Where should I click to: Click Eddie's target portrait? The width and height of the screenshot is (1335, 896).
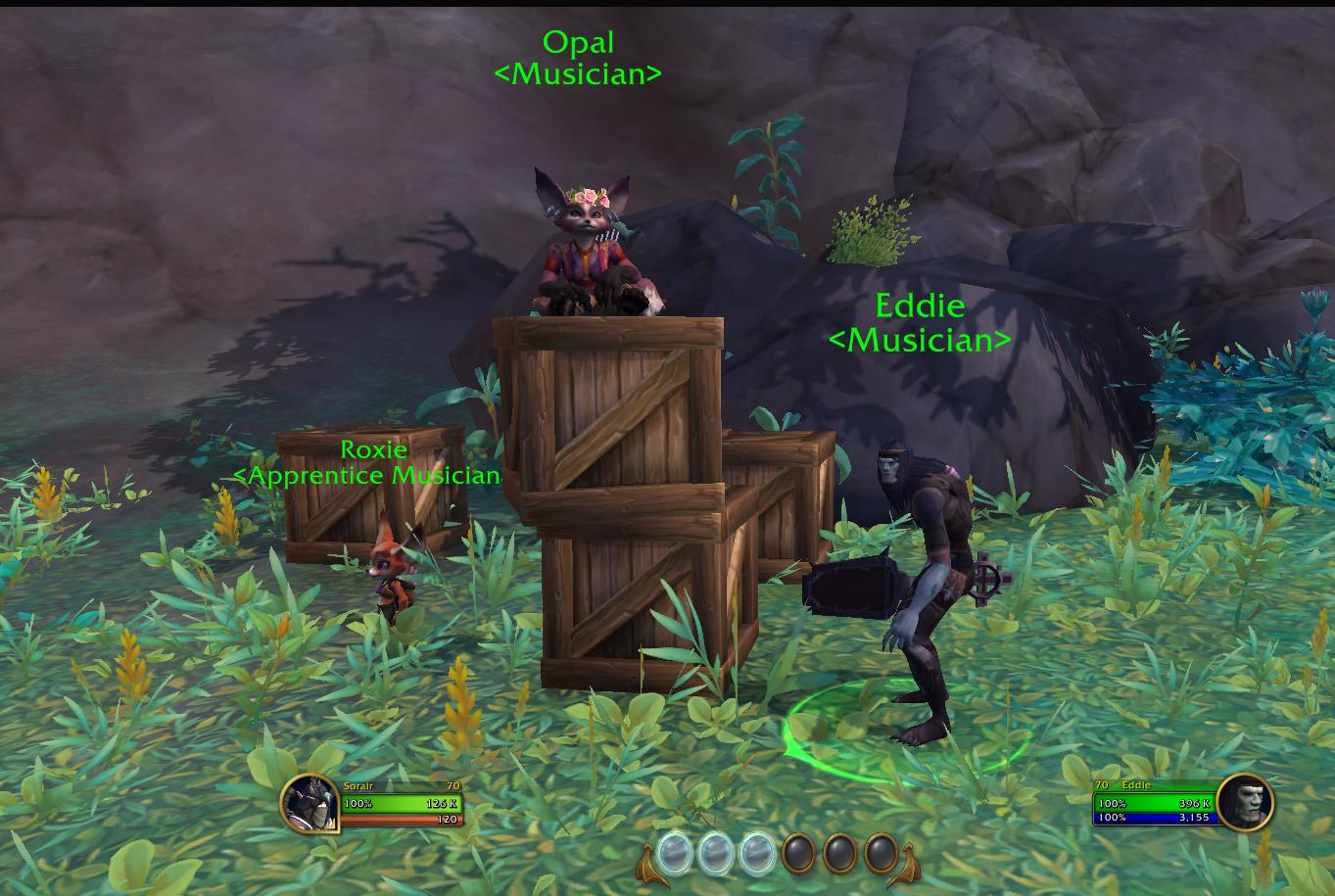1246,802
